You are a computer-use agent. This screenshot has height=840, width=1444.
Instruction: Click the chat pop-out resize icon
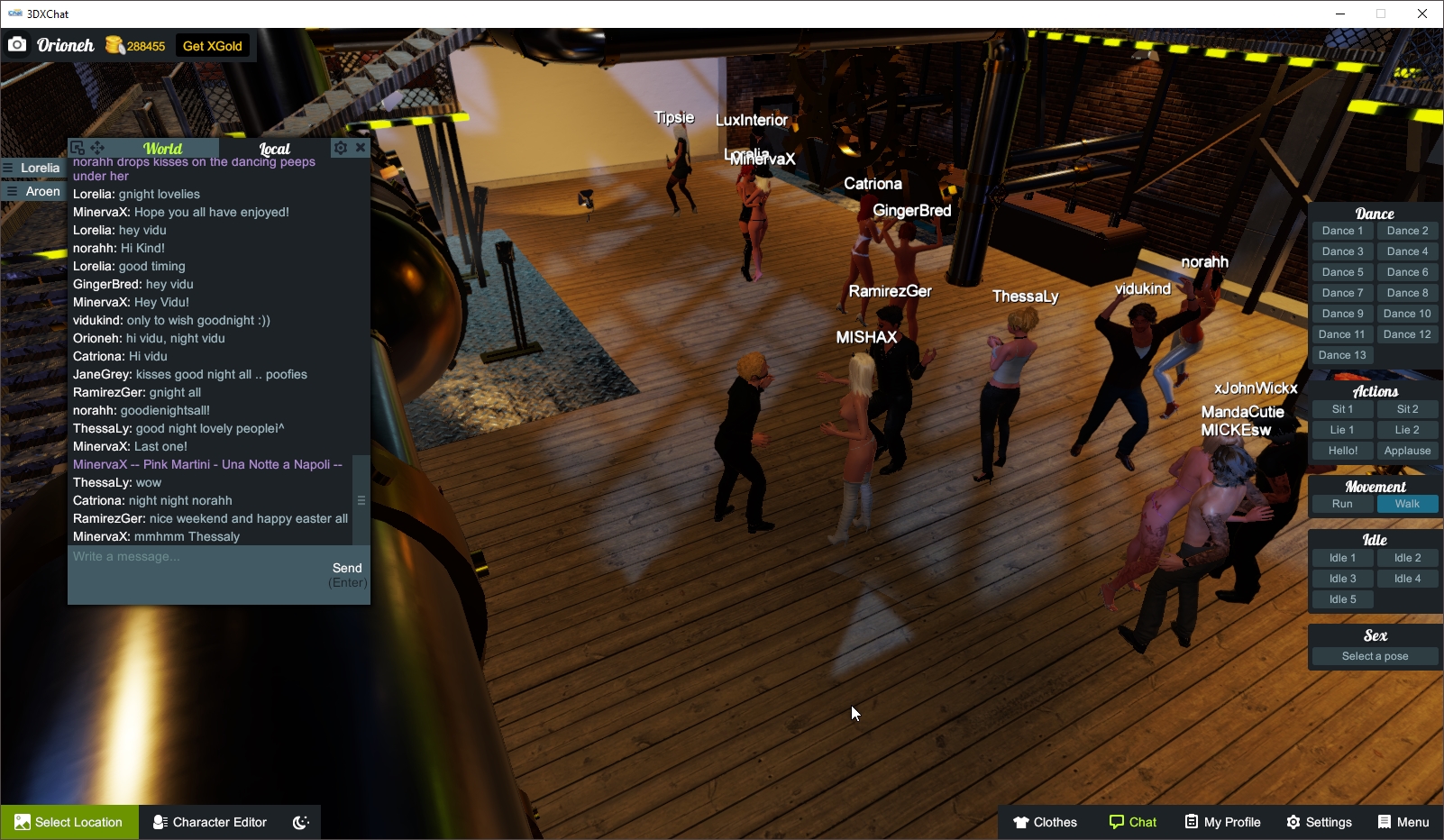pos(79,145)
